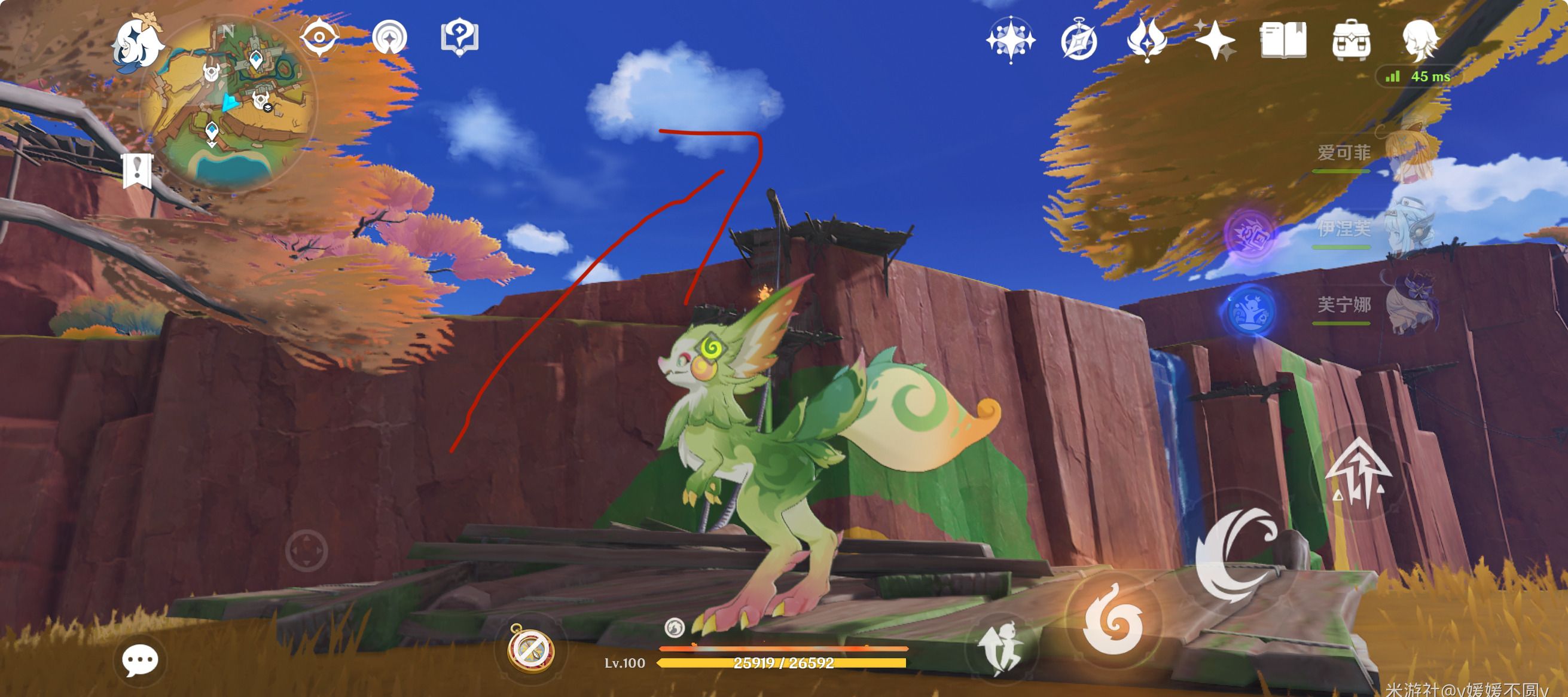The width and height of the screenshot is (1568, 697).
Task: Tap the concentric rings icon beside the minimap
Action: point(389,38)
